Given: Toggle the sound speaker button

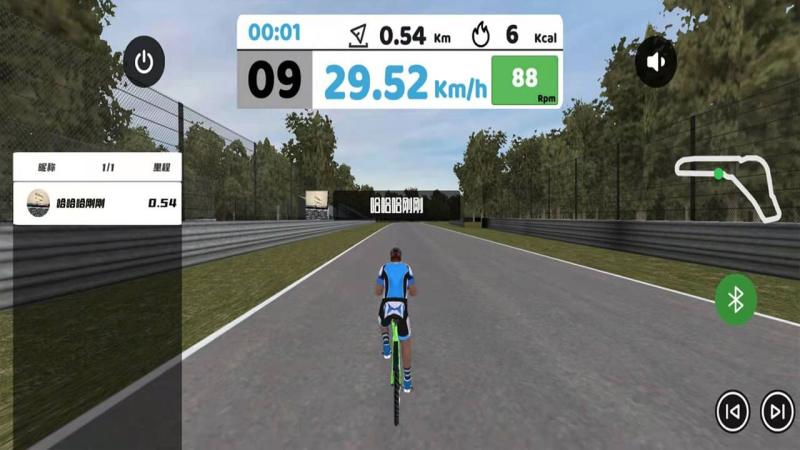Looking at the screenshot, I should (656, 63).
